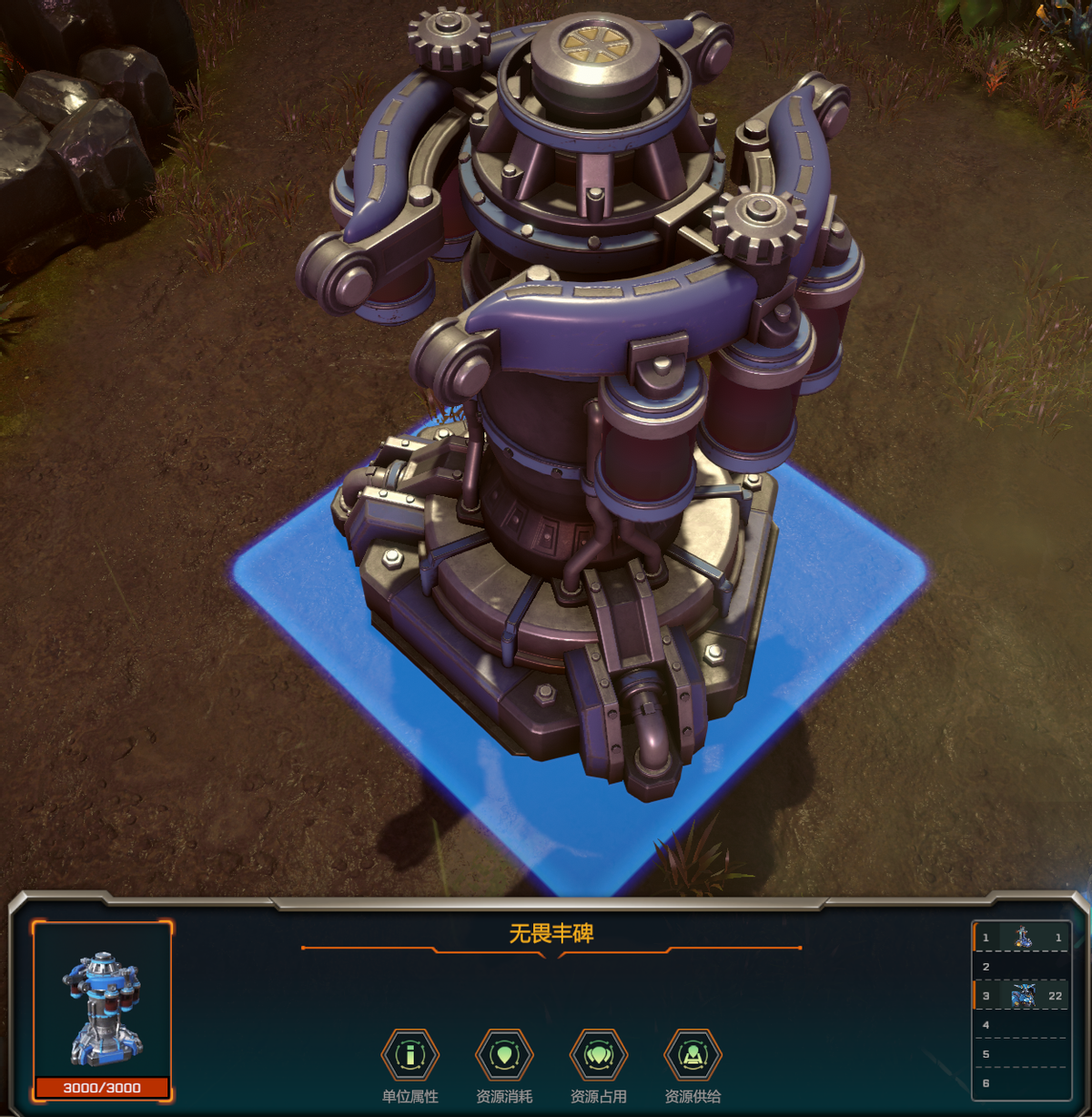The image size is (1092, 1117).
Task: View the 资源供给 resource supply icon
Action: [x=693, y=1056]
